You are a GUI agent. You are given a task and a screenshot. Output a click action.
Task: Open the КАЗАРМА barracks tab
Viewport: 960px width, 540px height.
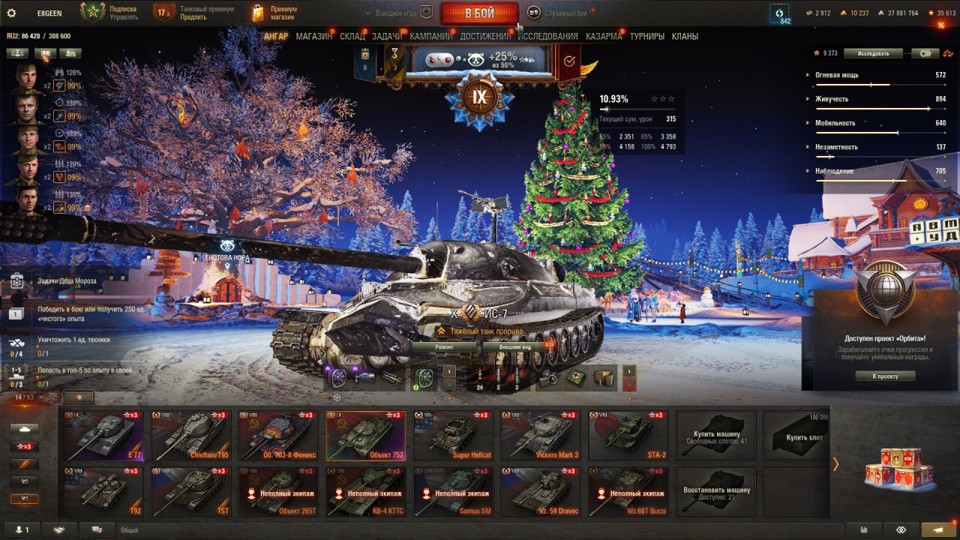(x=604, y=36)
